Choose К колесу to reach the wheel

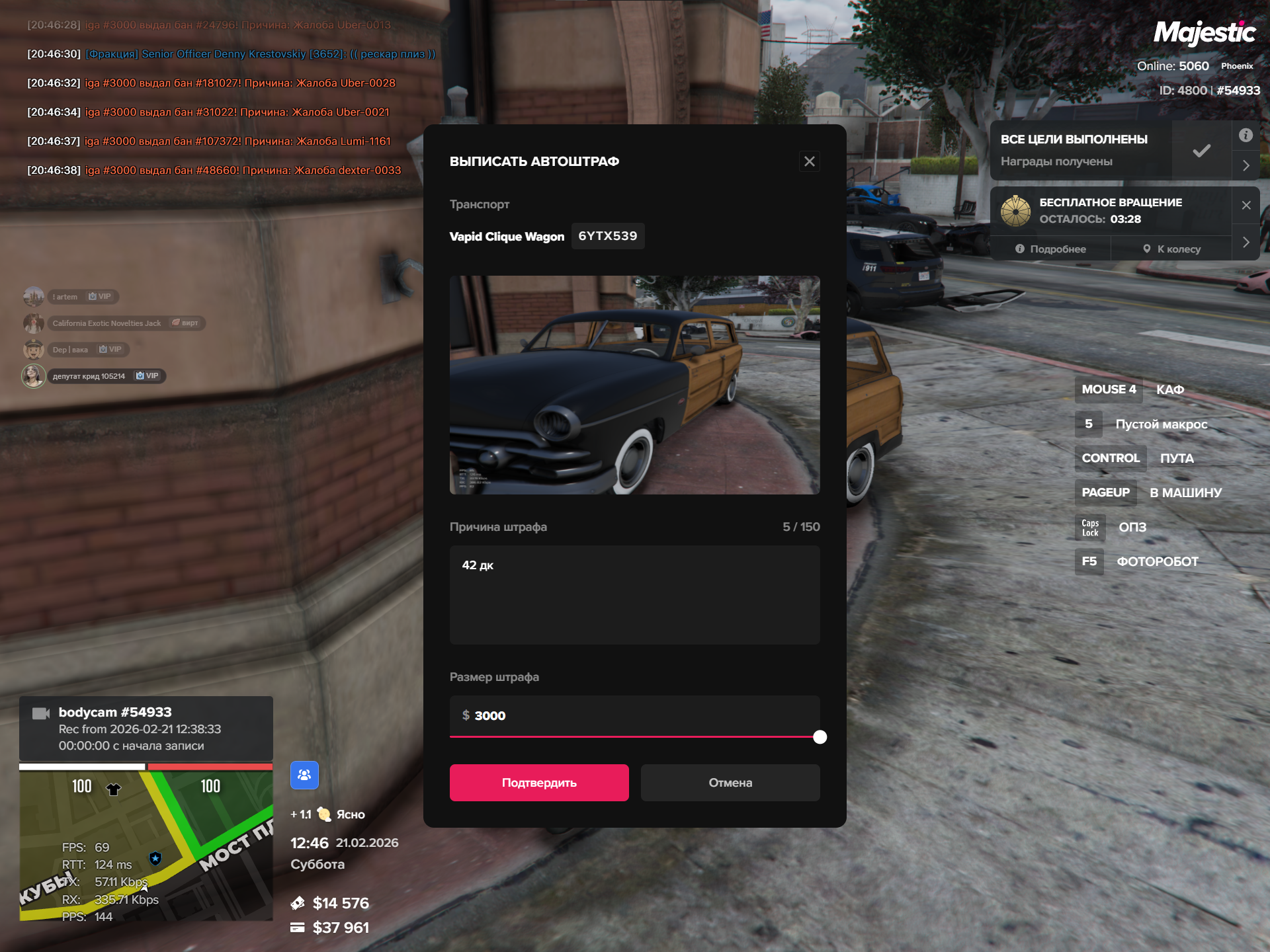pyautogui.click(x=1171, y=249)
